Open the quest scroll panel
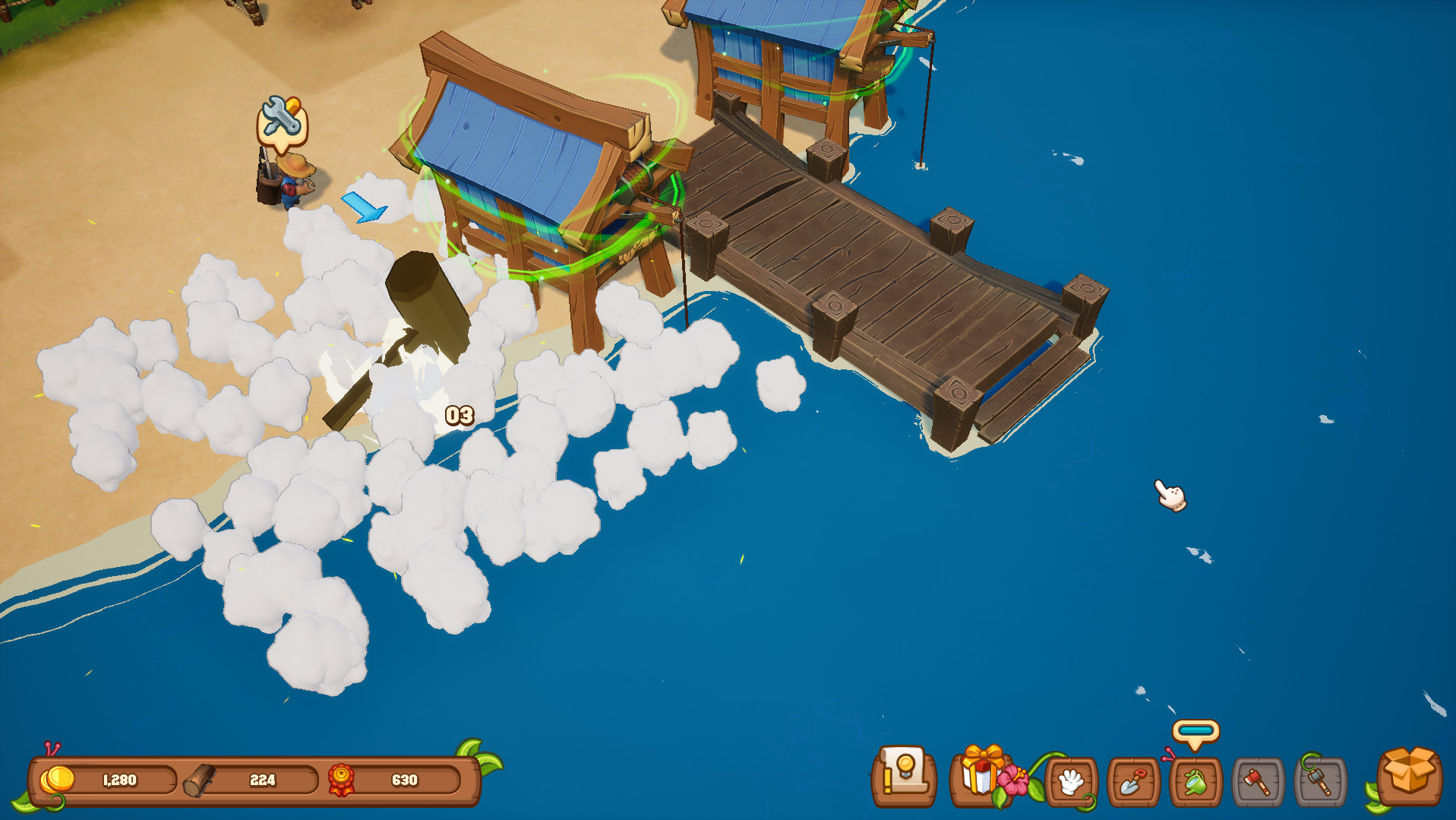Viewport: 1456px width, 820px height. 904,781
